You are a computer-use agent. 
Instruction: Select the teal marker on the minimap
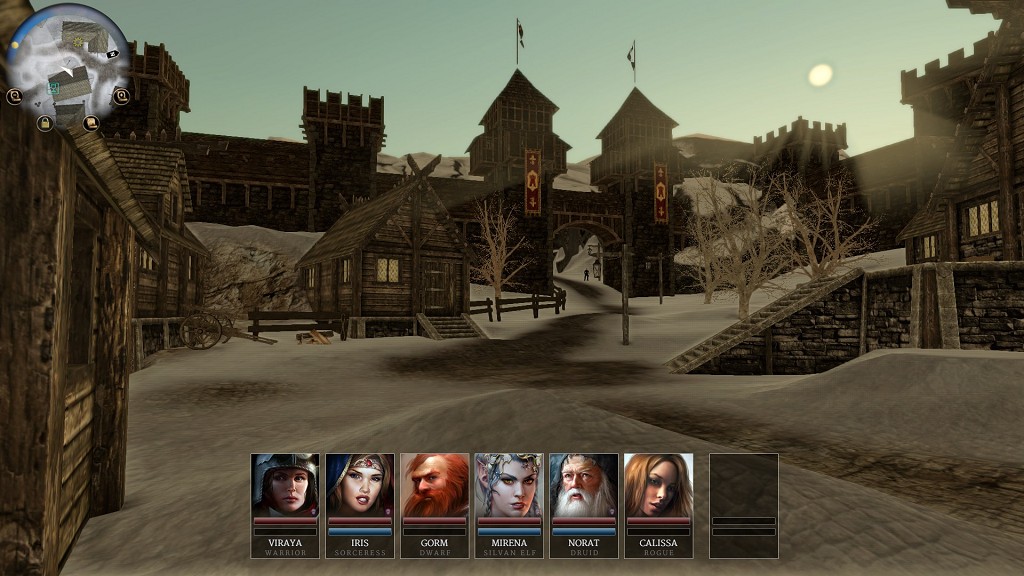pyautogui.click(x=54, y=88)
